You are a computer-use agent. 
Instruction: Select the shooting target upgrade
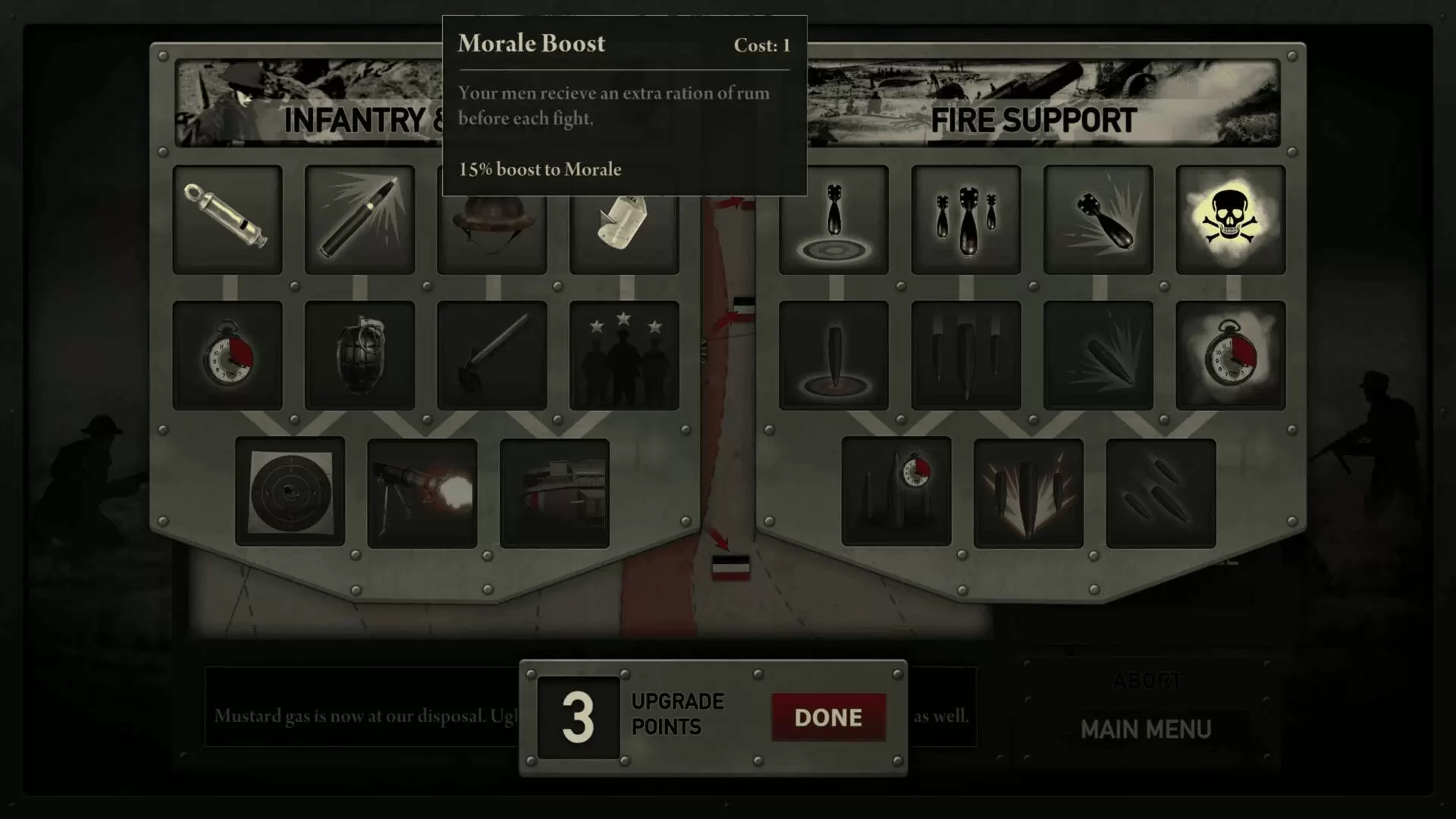[x=290, y=491]
